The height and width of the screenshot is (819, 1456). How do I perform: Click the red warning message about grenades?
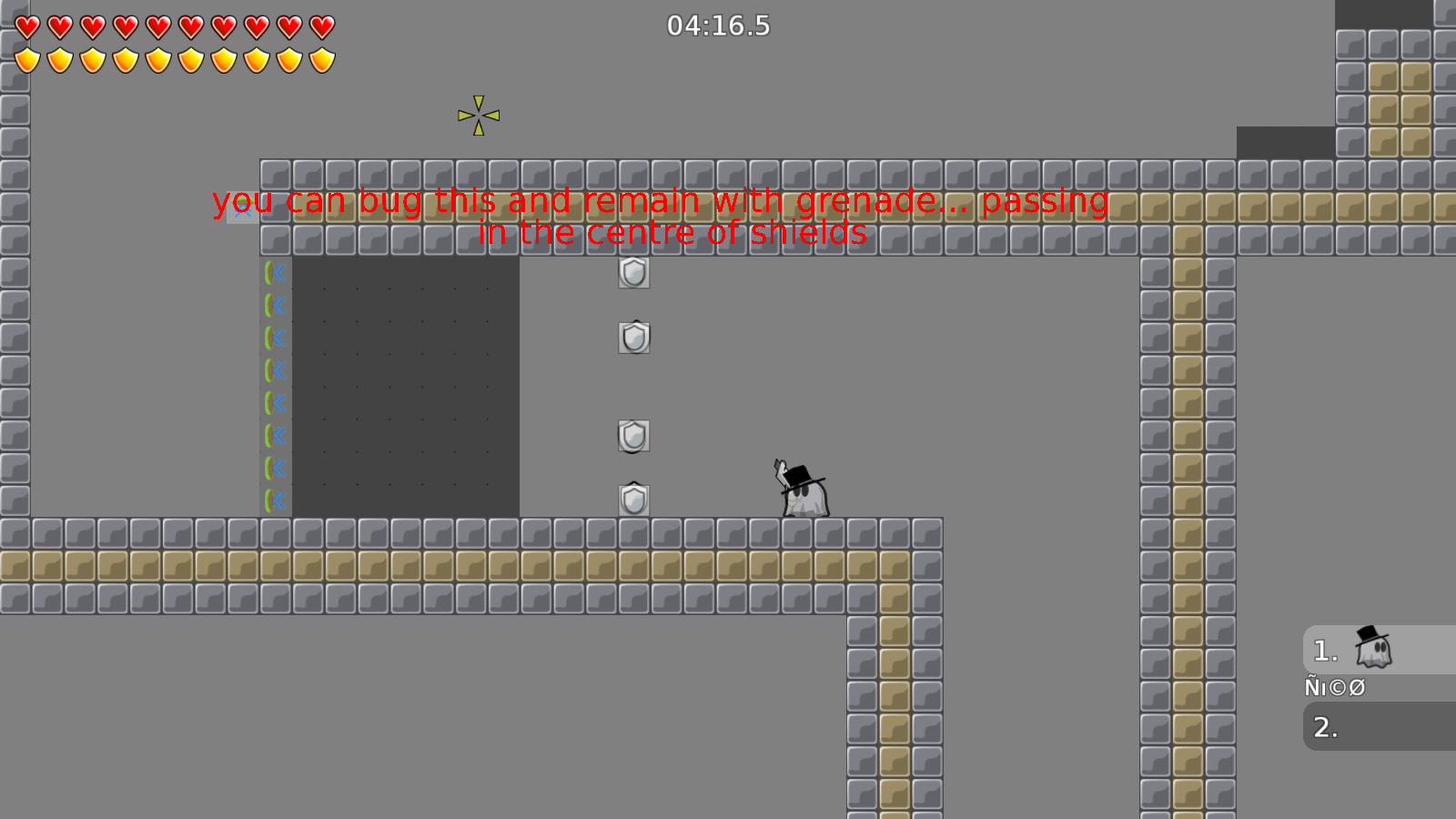(658, 202)
